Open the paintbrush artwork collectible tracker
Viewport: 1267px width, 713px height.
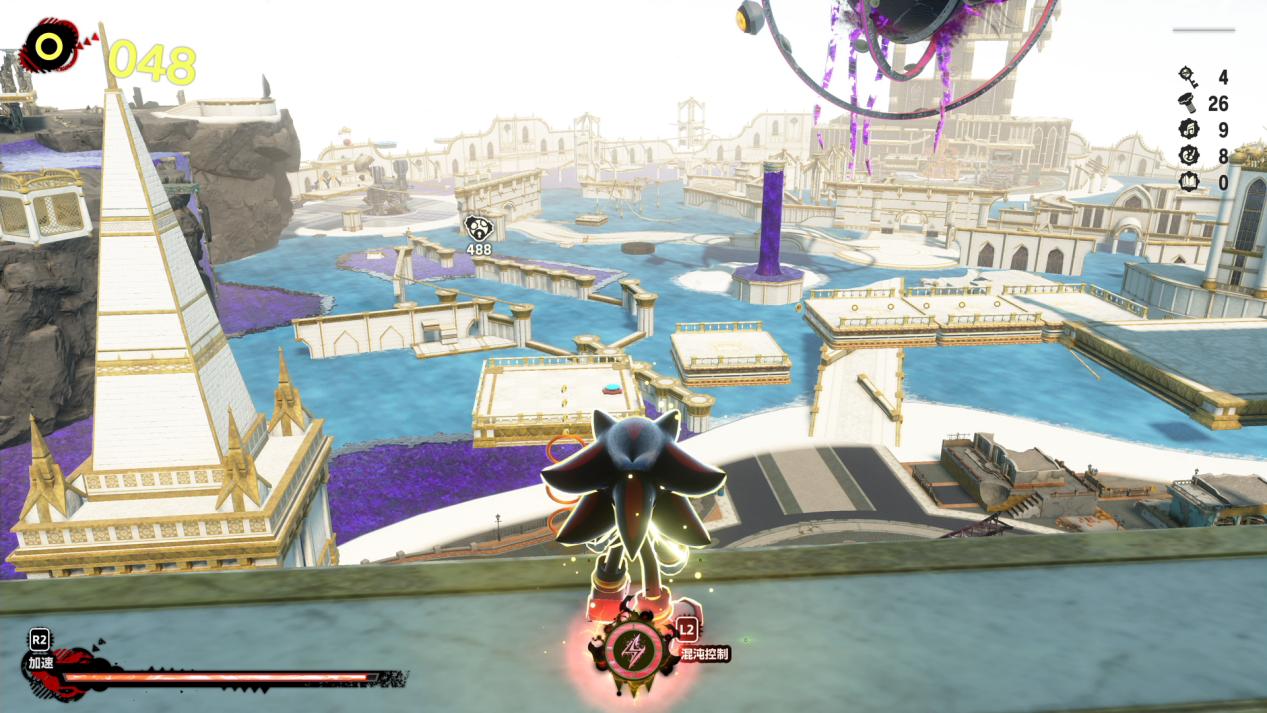tap(1189, 156)
